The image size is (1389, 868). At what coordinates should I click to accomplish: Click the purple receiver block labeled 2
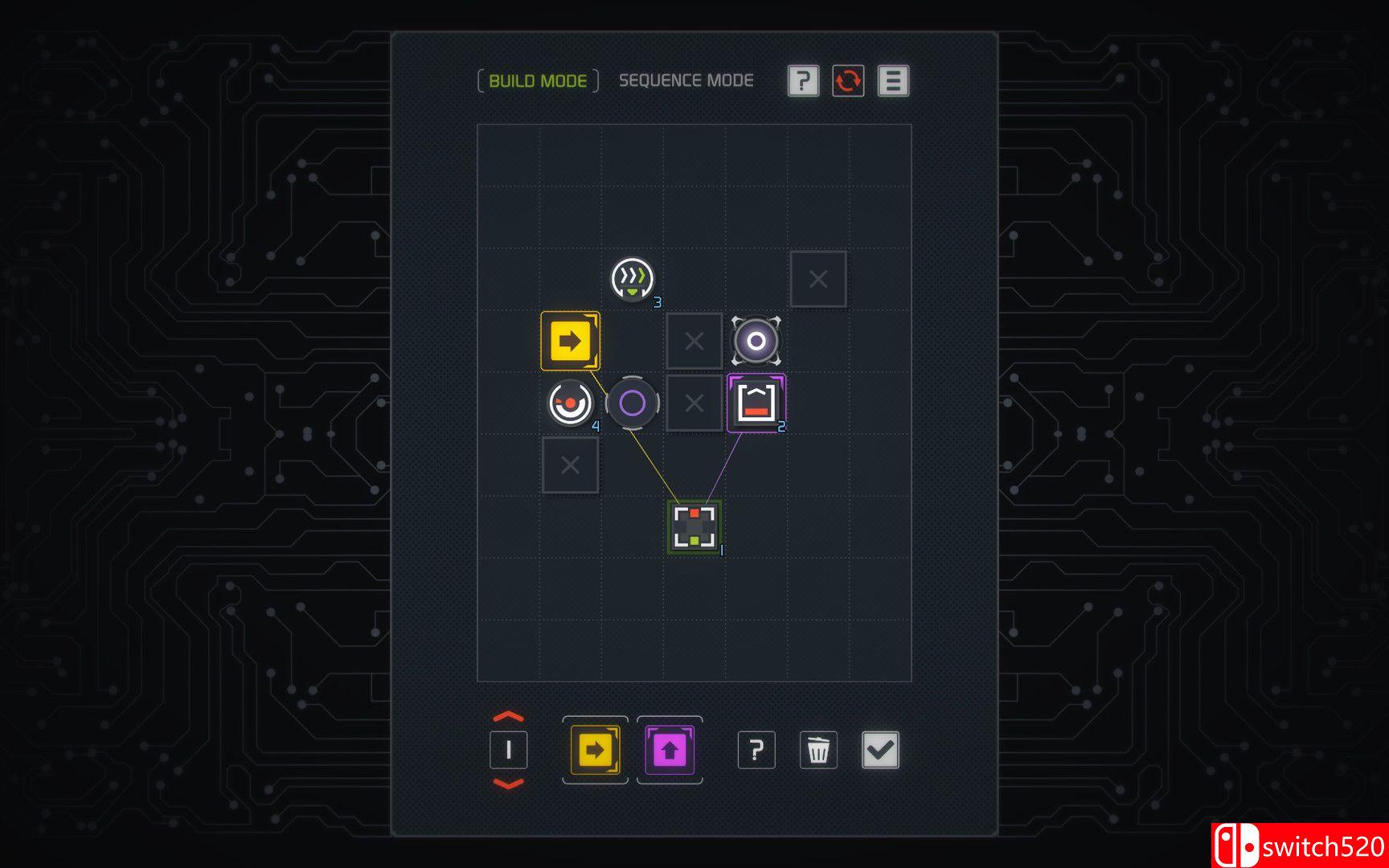click(756, 403)
